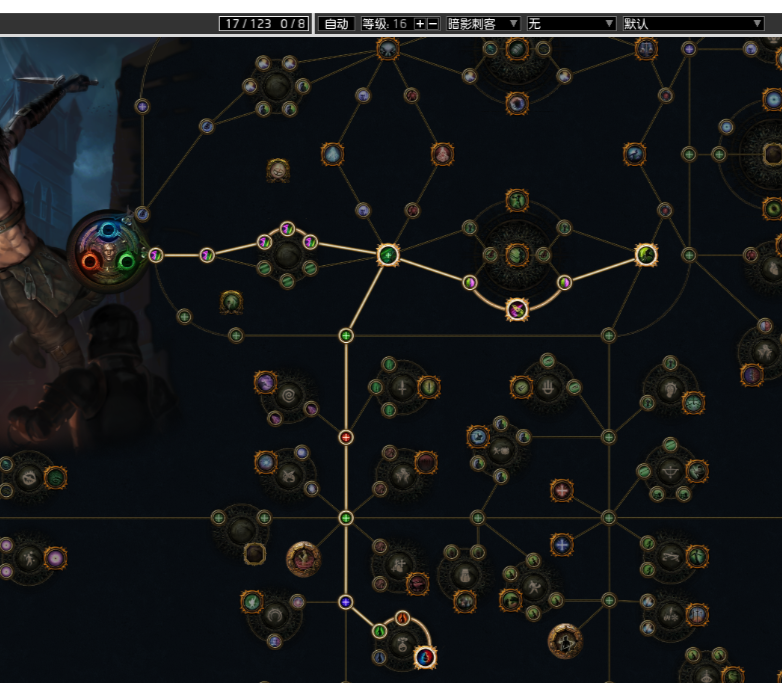
Task: Select the purple spiral notable node
Action: pyautogui.click(x=265, y=382)
